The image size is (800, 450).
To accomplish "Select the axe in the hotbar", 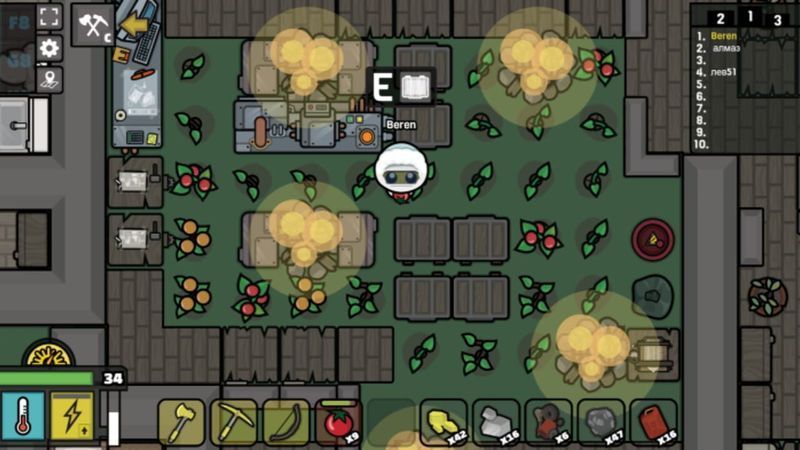I will click(181, 422).
